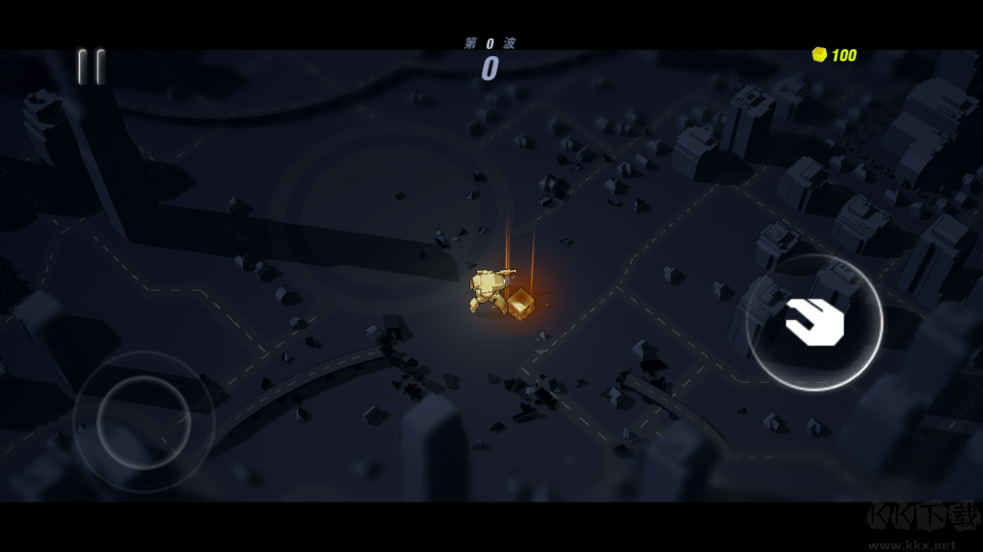Pause the game with the pause button

(x=91, y=67)
